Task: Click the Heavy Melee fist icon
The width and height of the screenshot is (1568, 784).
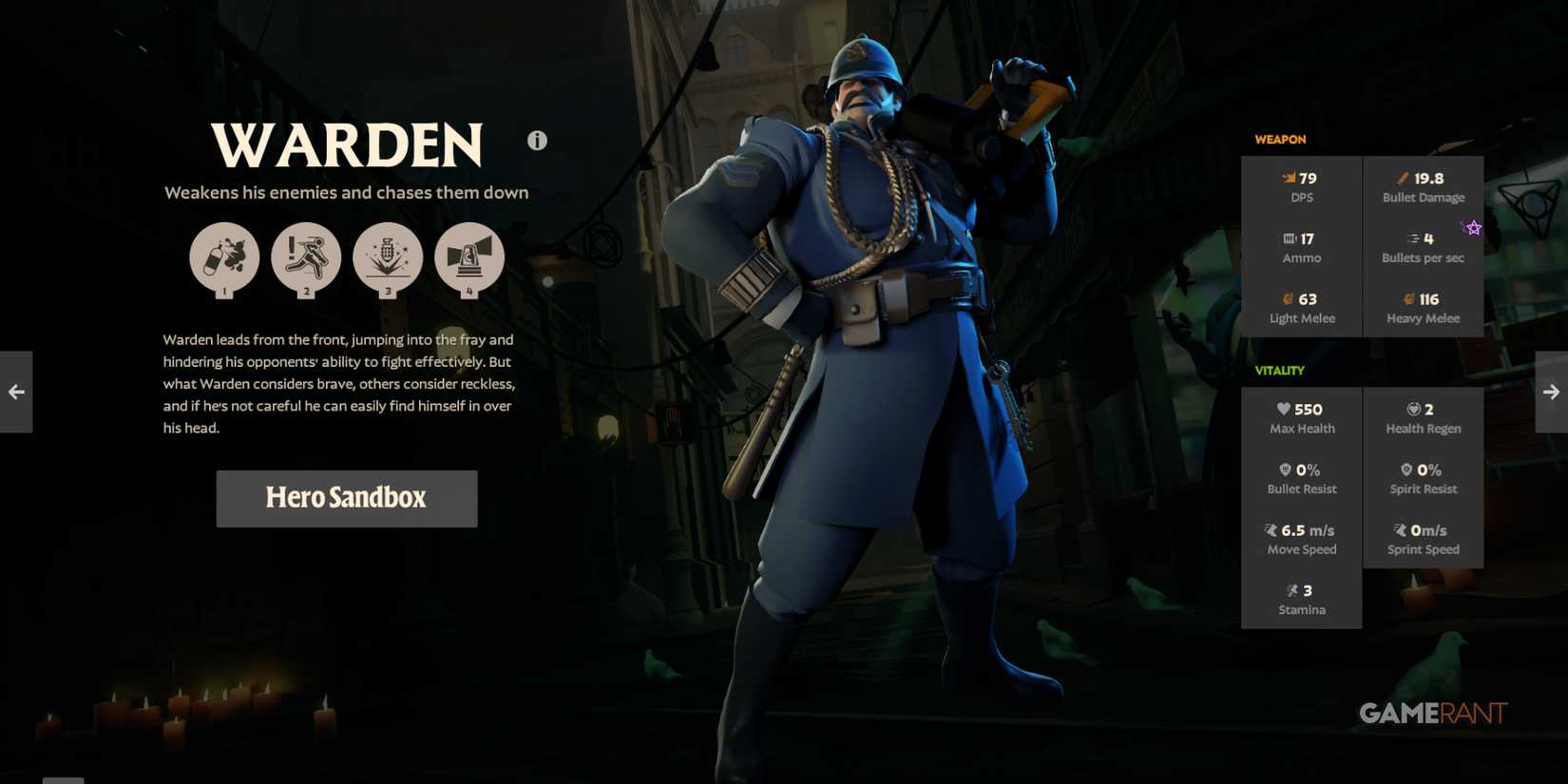Action: pos(1407,298)
